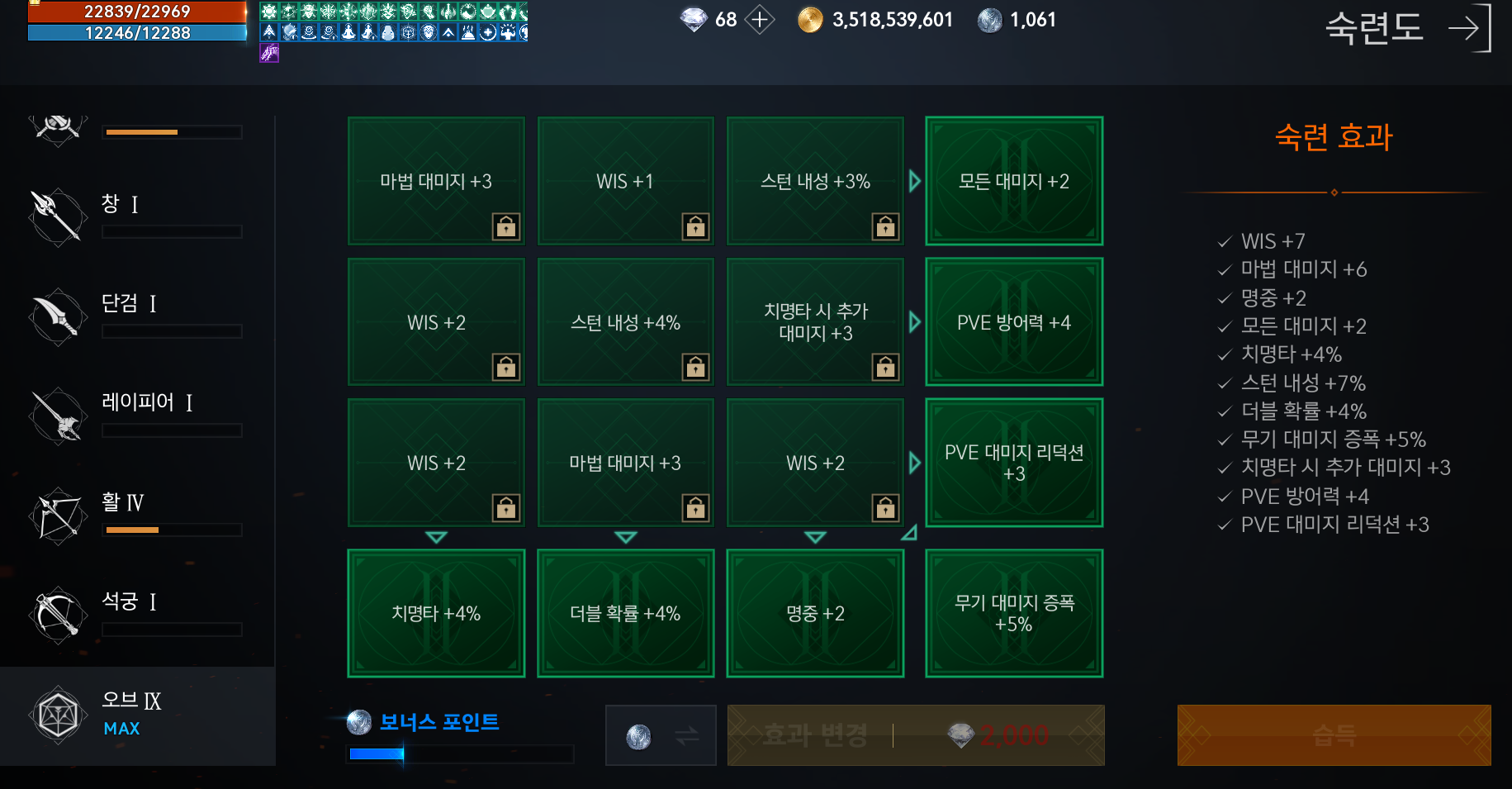Open the 오브 IX orb mastery icon

click(x=56, y=714)
